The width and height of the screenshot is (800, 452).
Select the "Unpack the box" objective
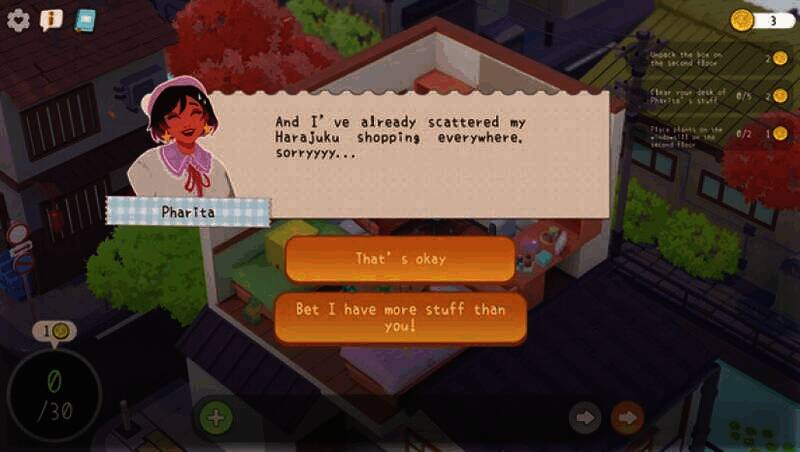point(690,57)
